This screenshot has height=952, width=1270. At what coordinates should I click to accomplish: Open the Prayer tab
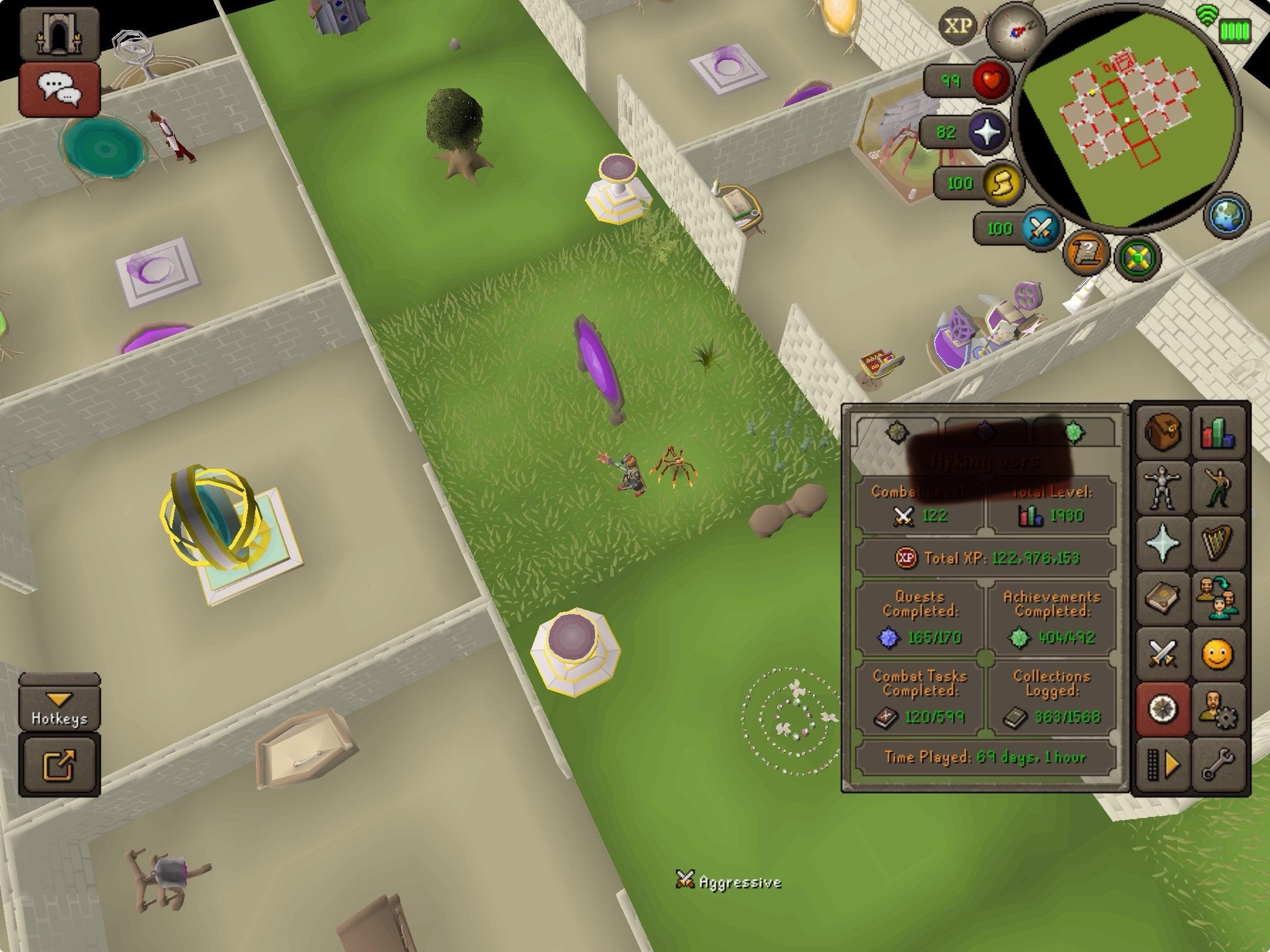pyautogui.click(x=1164, y=542)
